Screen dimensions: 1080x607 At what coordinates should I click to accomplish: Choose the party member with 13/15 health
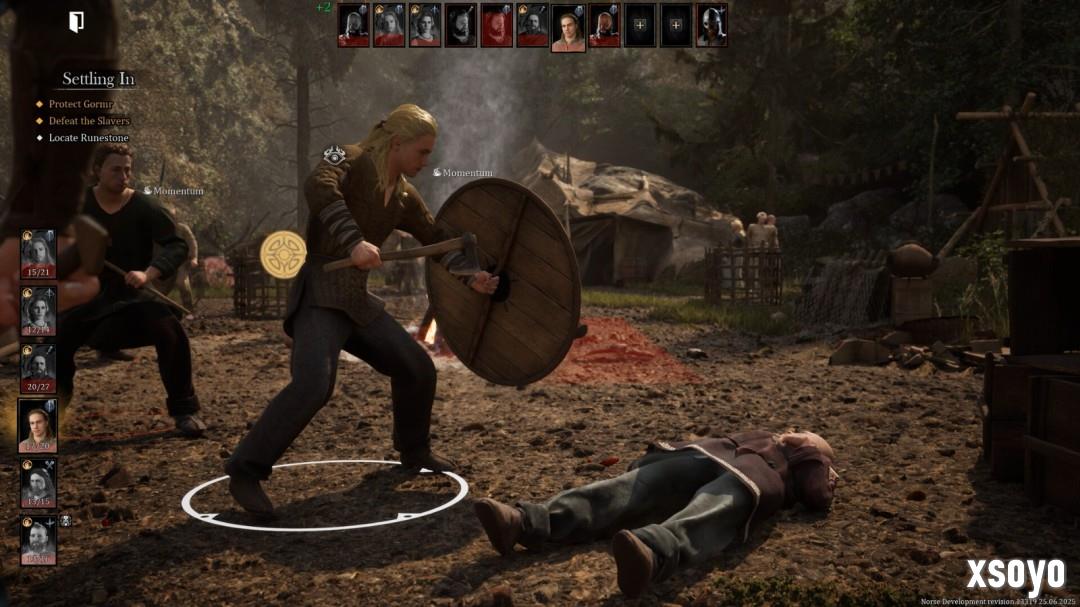pyautogui.click(x=39, y=483)
